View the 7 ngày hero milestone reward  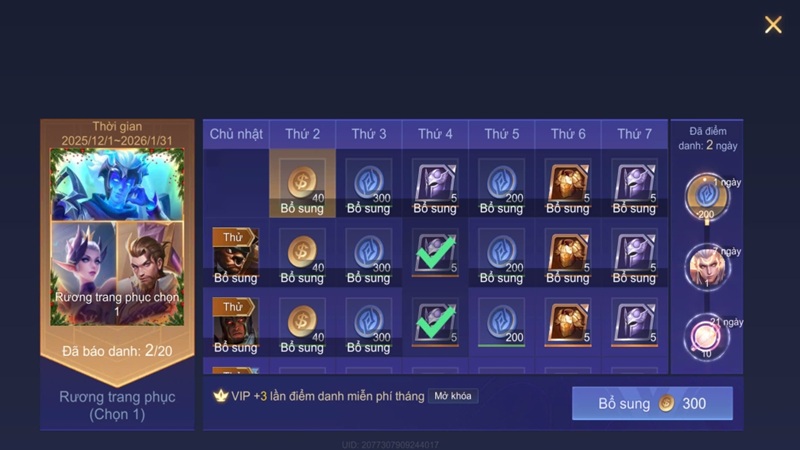coord(707,267)
